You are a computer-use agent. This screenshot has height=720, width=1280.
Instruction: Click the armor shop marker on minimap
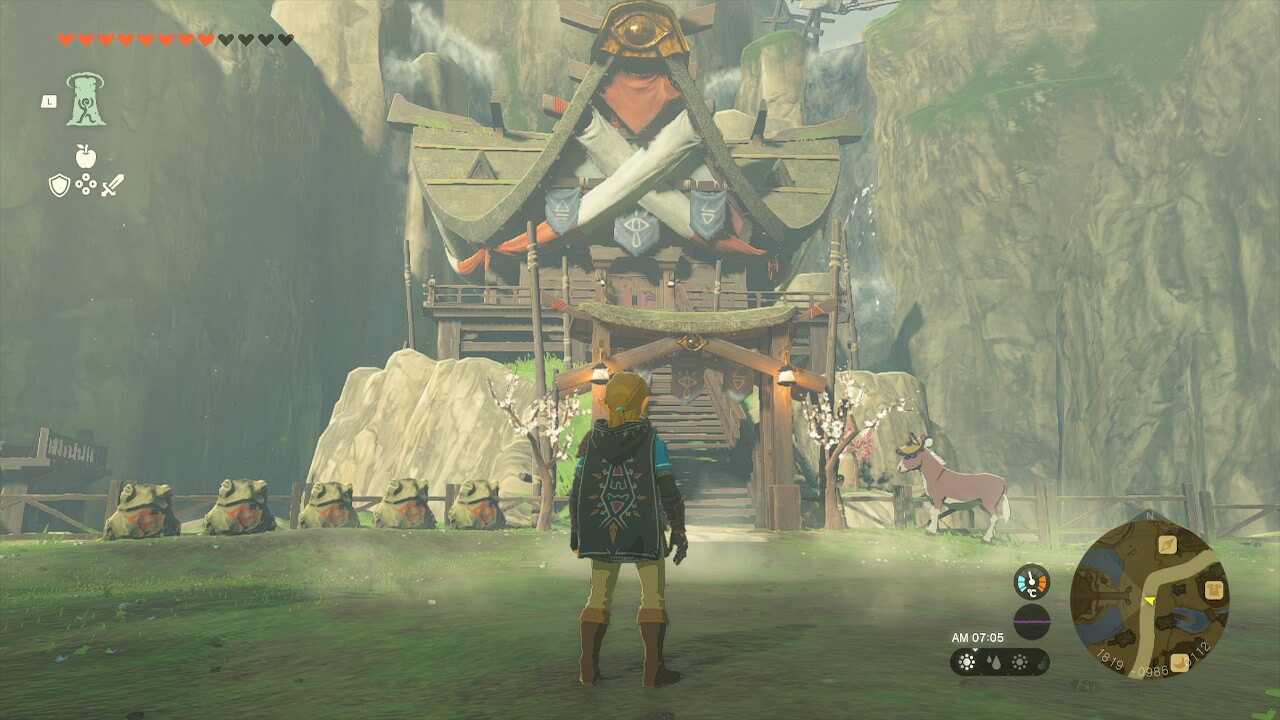click(x=1214, y=590)
